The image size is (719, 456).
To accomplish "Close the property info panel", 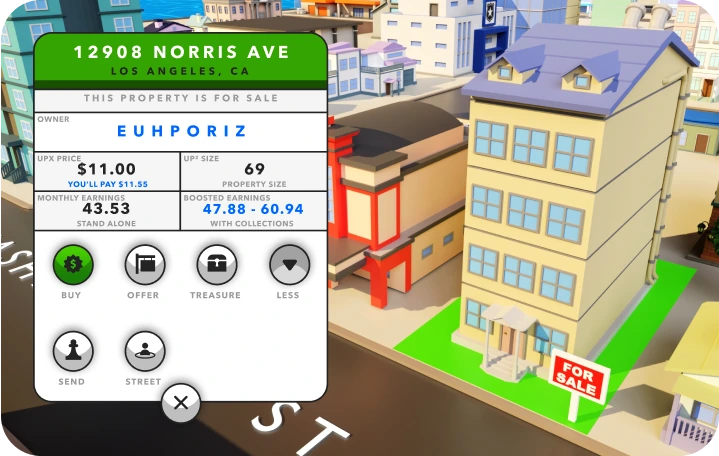I will (x=181, y=403).
